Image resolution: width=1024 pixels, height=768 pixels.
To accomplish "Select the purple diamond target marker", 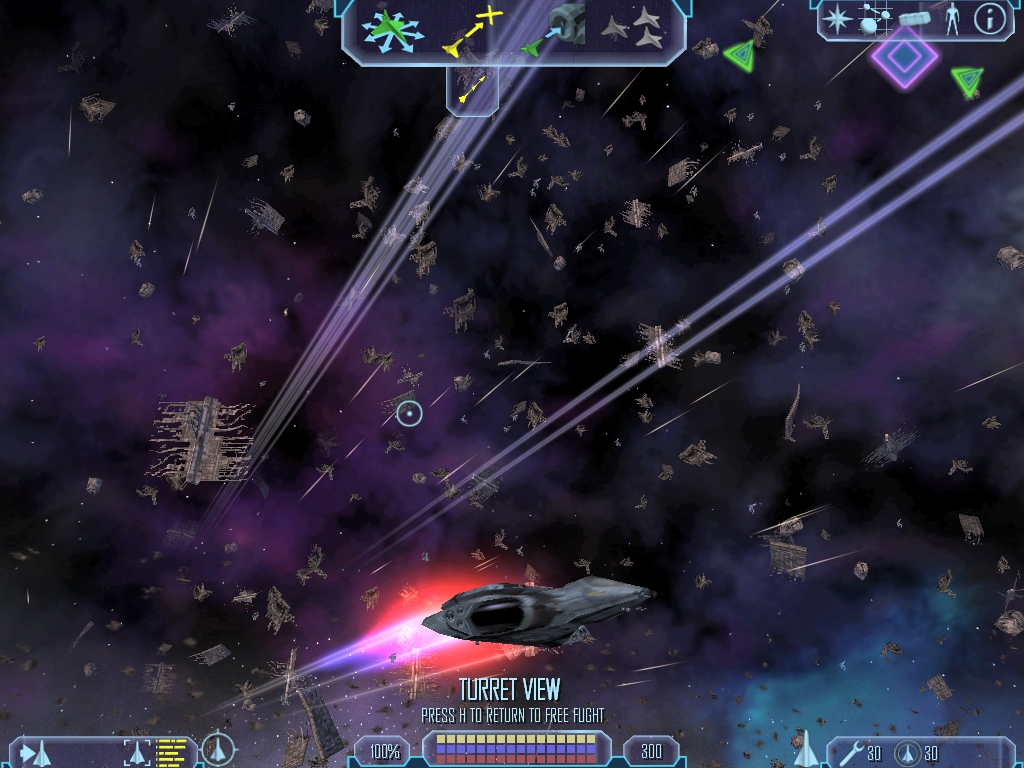I will point(904,59).
